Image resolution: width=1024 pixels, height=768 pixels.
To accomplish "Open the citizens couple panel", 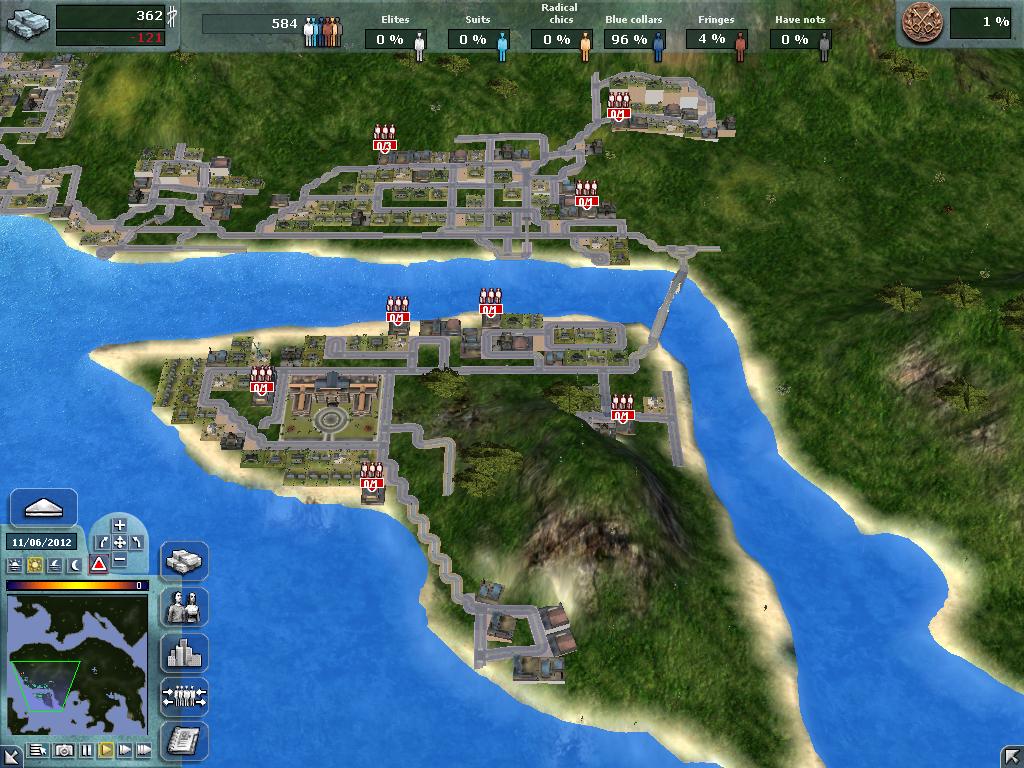I will (x=184, y=607).
